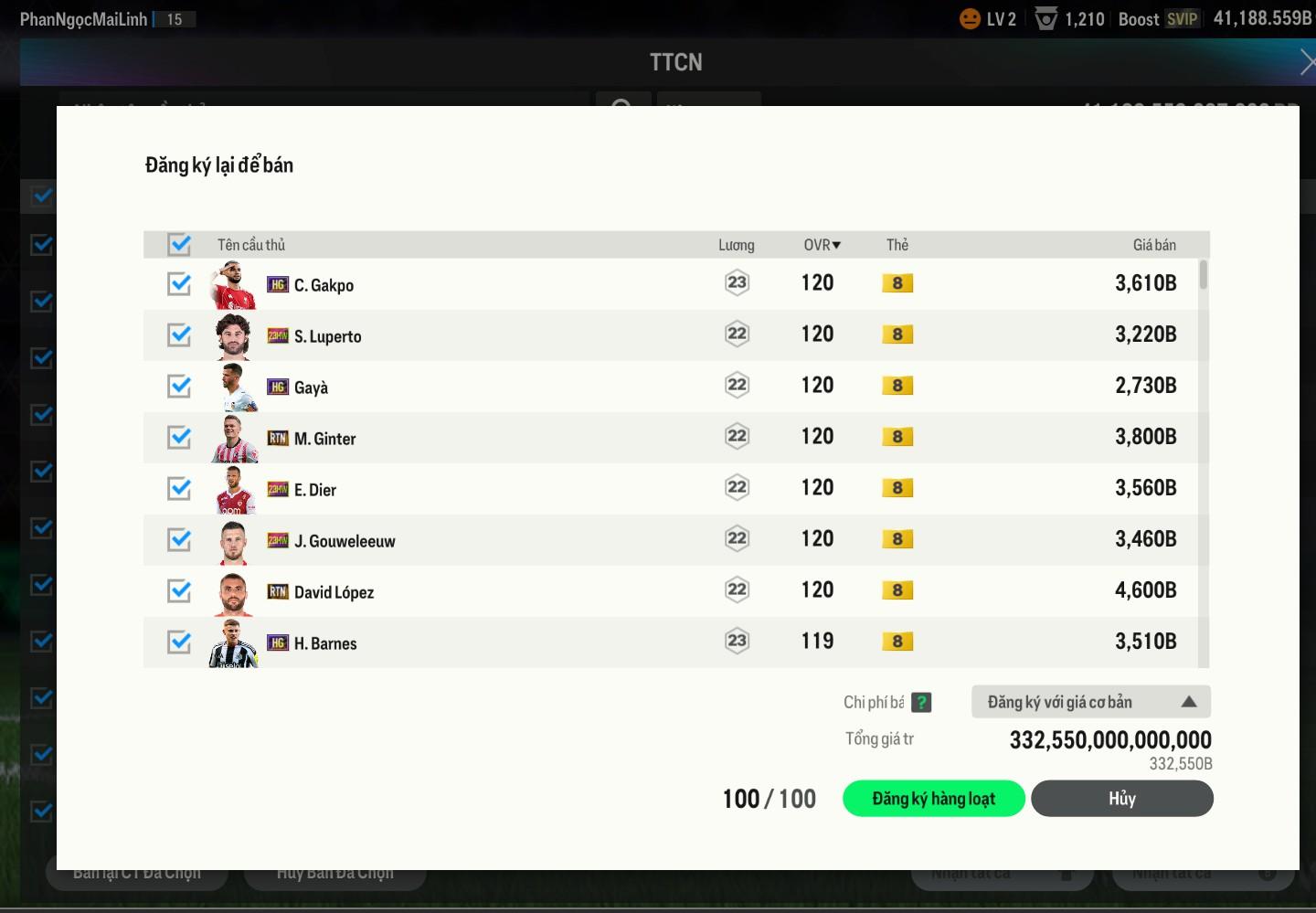Deselect M. Ginter's checkbox
This screenshot has width=1316, height=913.
(179, 438)
